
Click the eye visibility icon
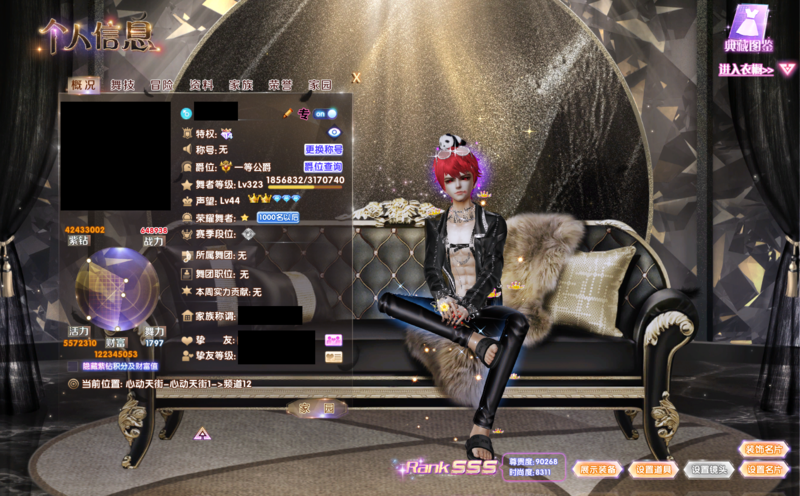[335, 132]
